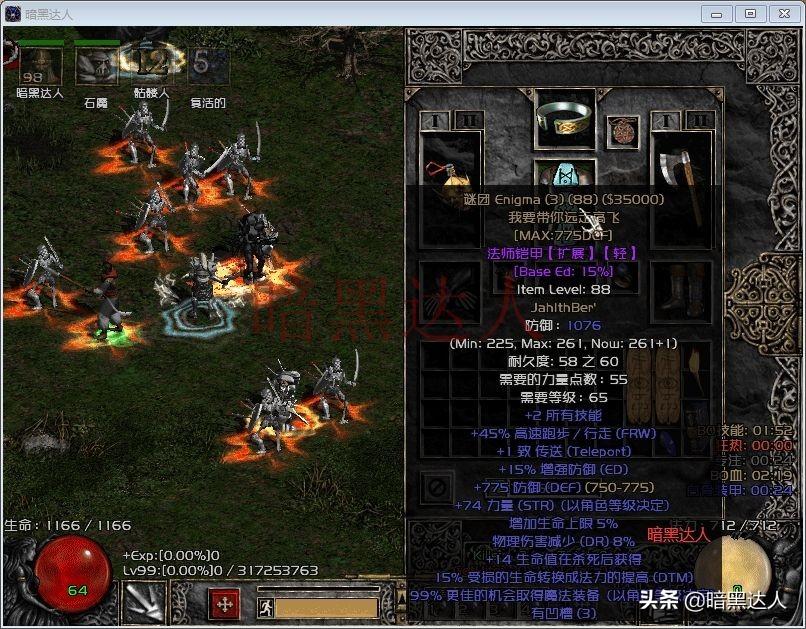Image resolution: width=806 pixels, height=629 pixels.
Task: Toggle the run/walk button
Action: click(265, 606)
